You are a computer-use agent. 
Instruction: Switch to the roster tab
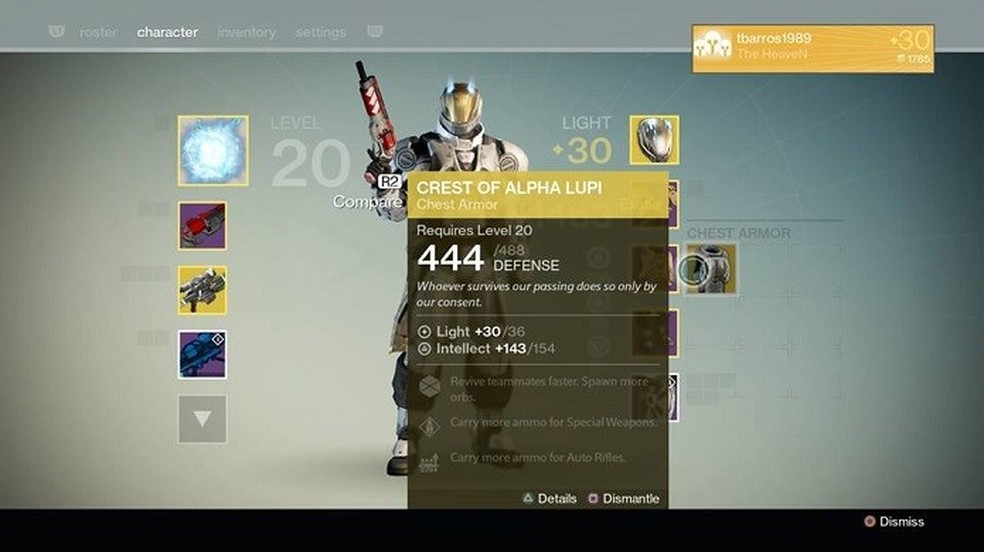click(x=98, y=32)
